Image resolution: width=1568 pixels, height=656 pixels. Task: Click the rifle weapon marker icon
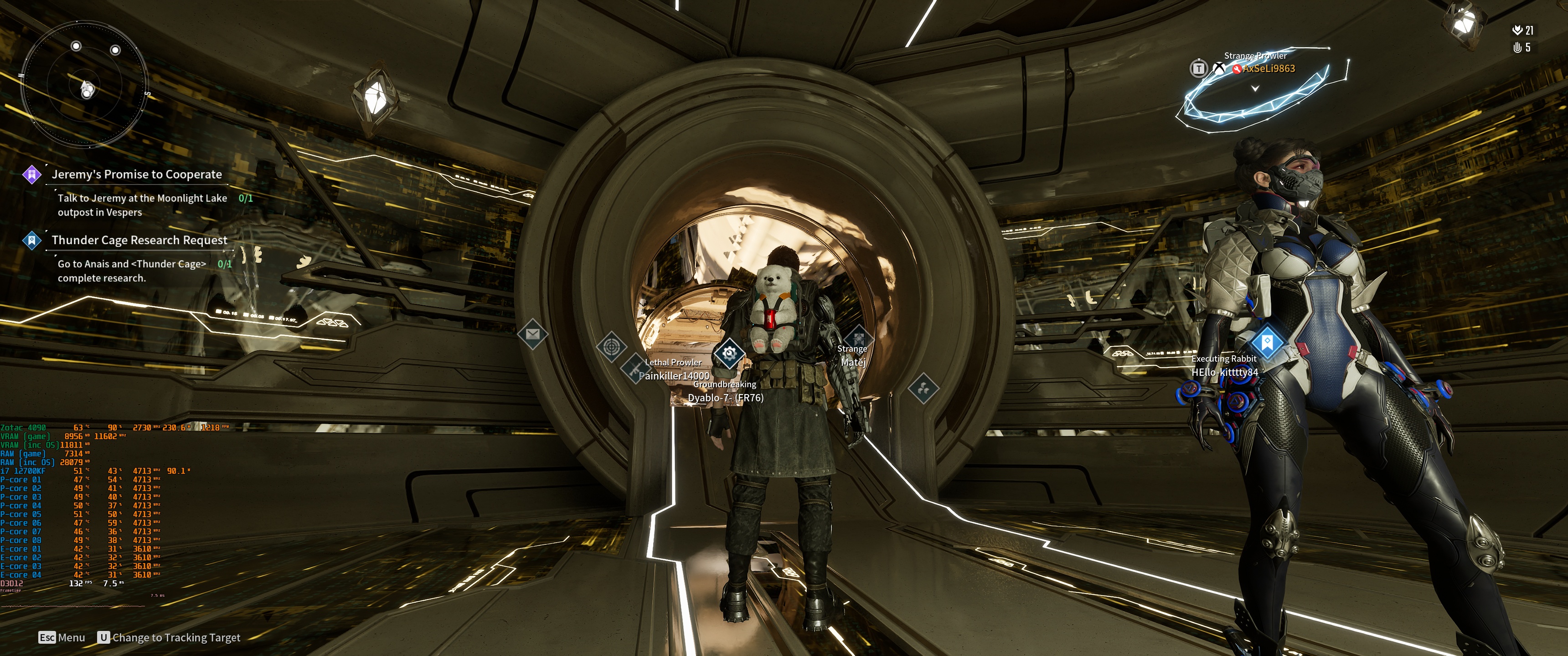pyautogui.click(x=633, y=369)
